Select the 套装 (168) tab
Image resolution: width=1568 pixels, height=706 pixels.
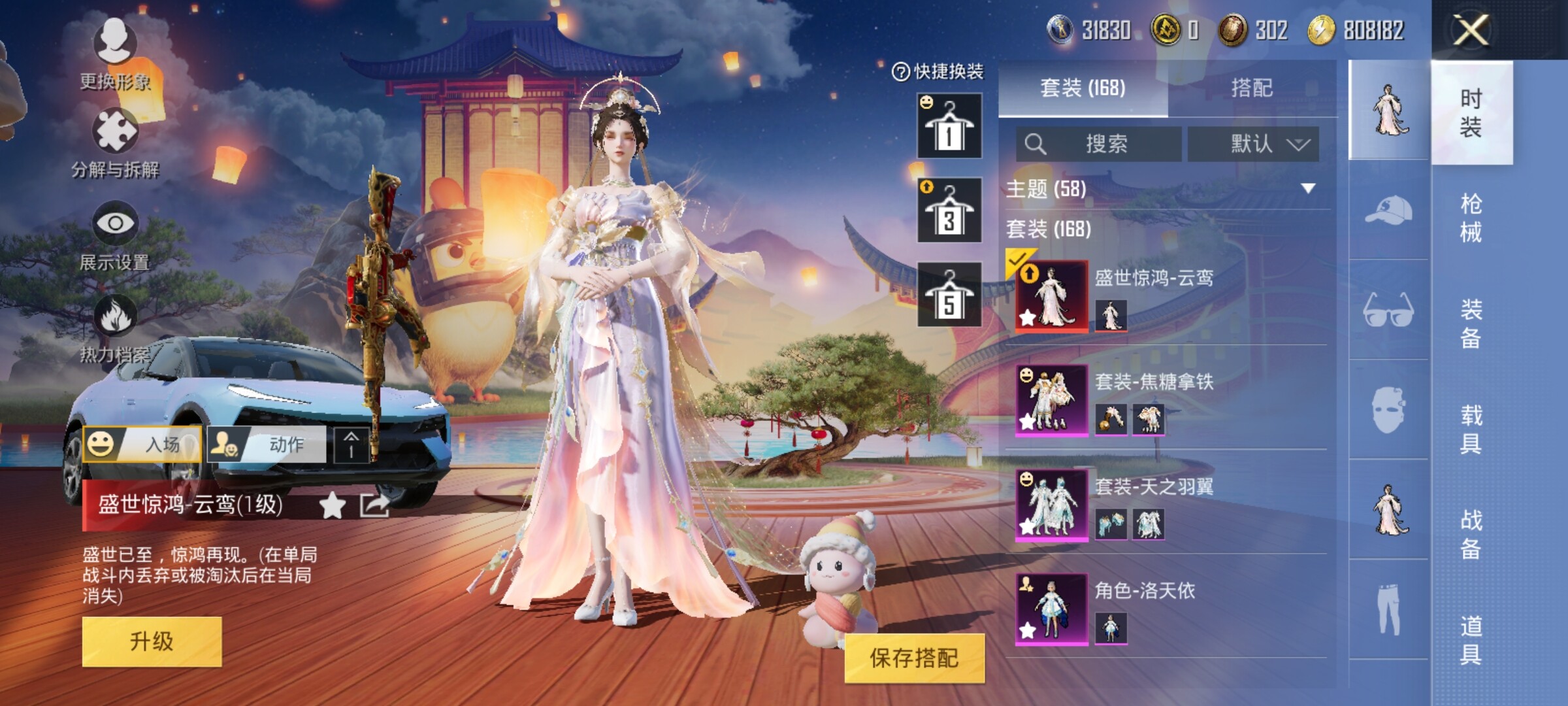click(1083, 88)
